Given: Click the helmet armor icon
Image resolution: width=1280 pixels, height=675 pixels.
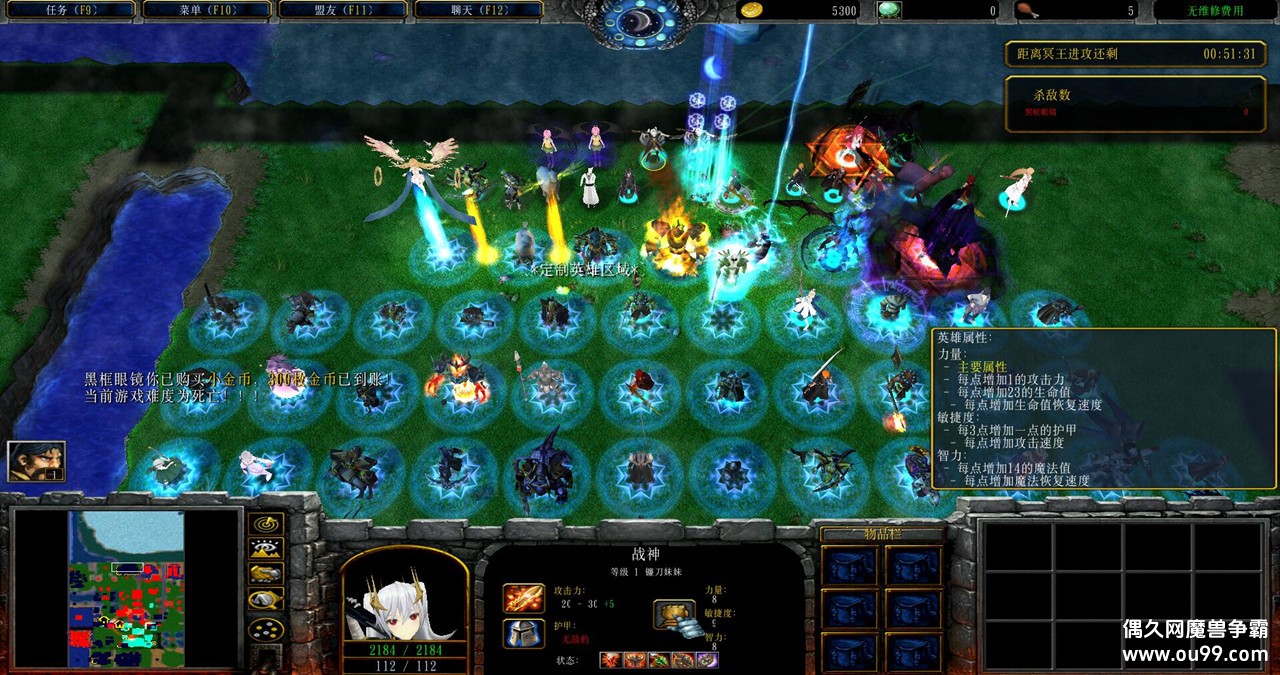Looking at the screenshot, I should click(523, 632).
